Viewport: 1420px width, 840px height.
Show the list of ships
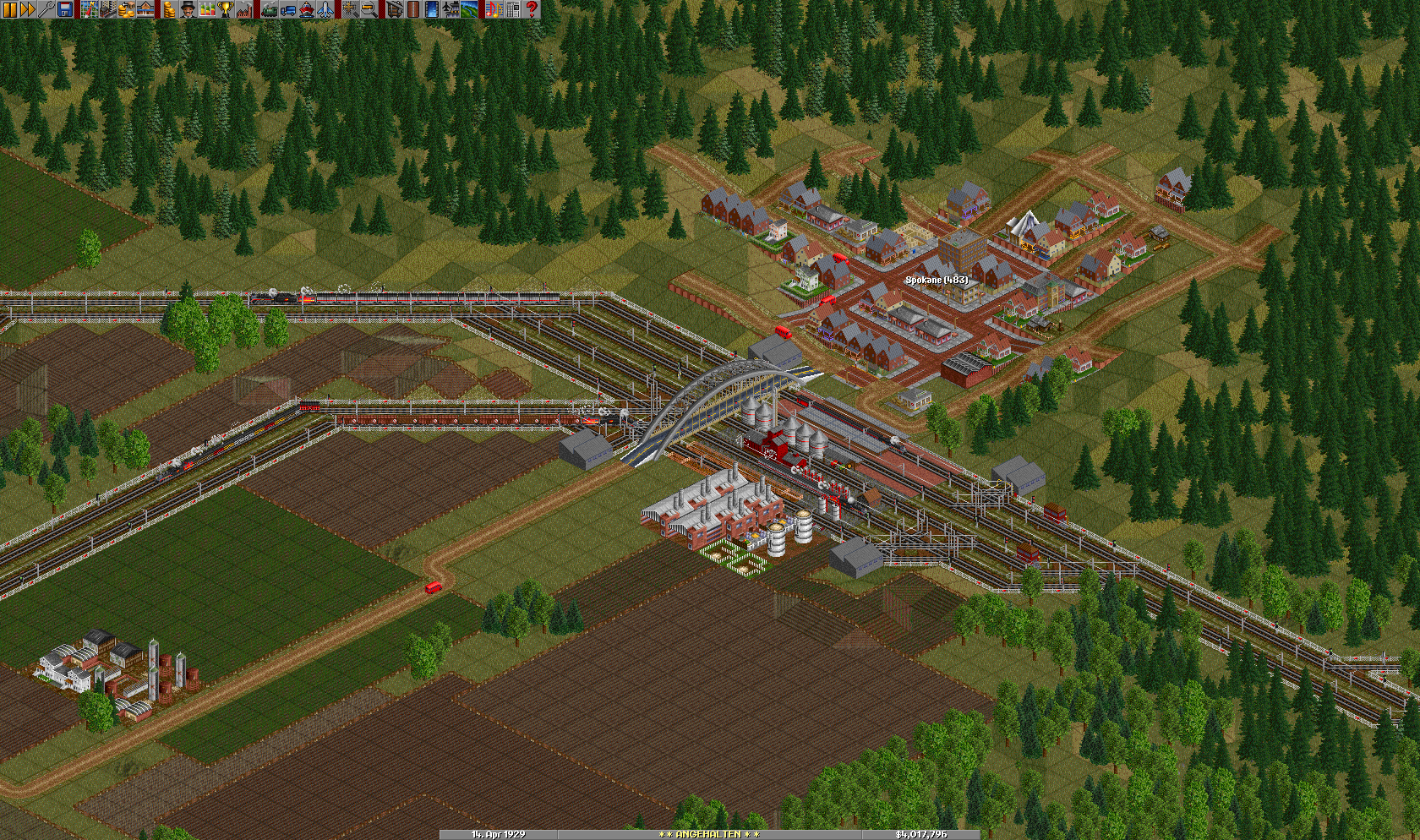pos(307,9)
